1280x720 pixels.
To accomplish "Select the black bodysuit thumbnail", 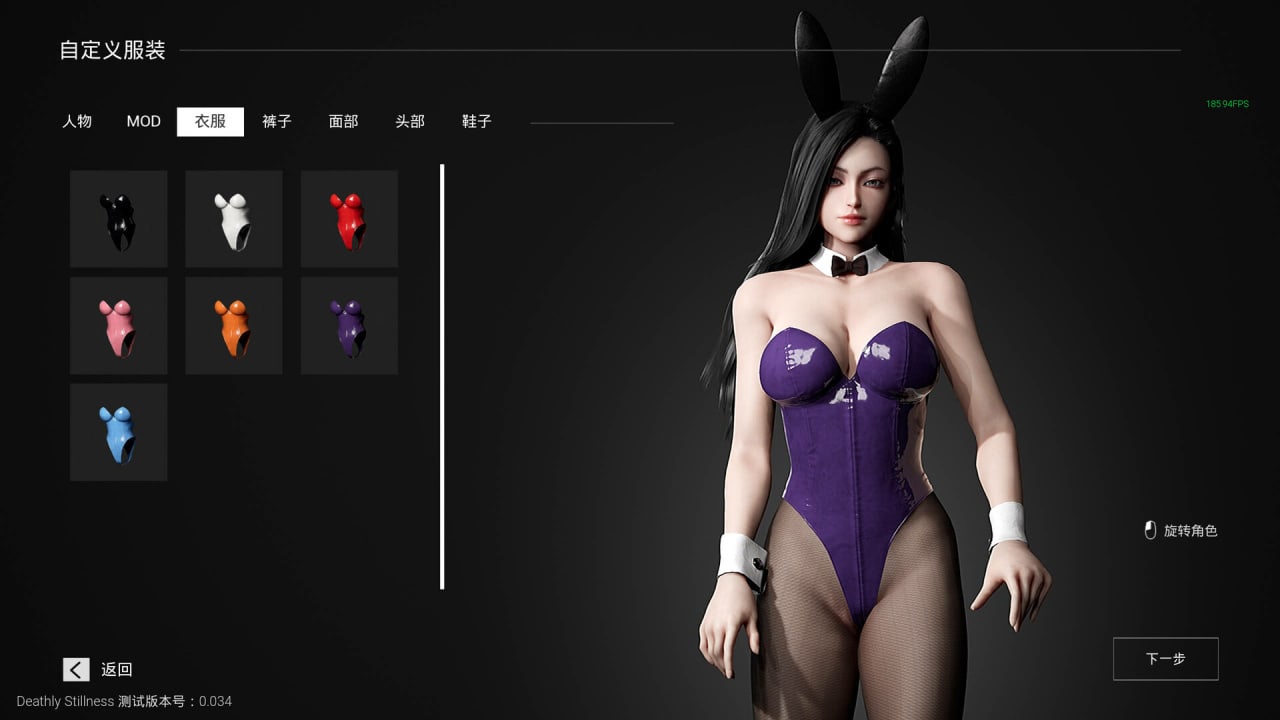I will [x=118, y=219].
